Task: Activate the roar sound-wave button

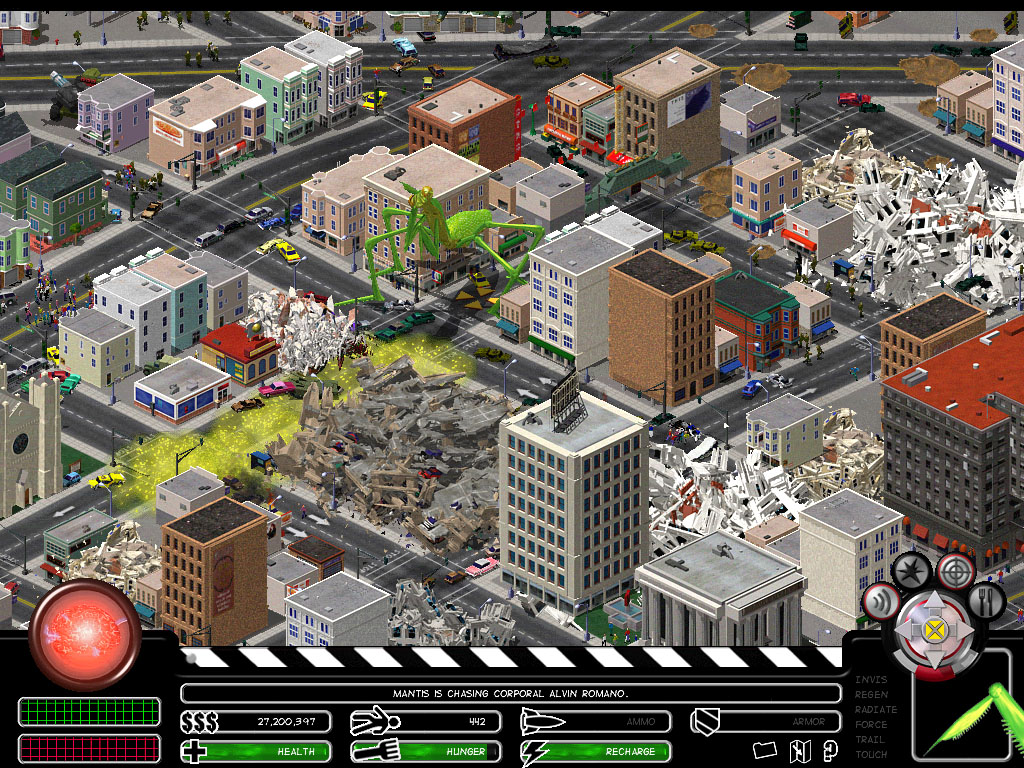Action: click(x=881, y=603)
